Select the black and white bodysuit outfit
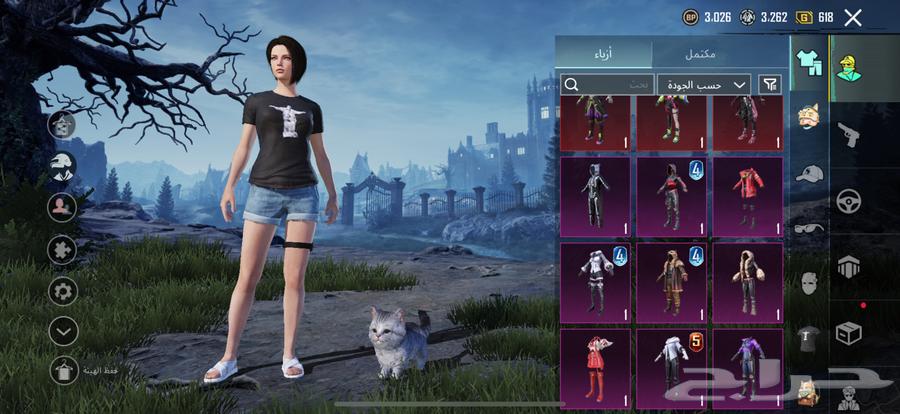Viewport: 900px width, 414px height. (x=594, y=196)
